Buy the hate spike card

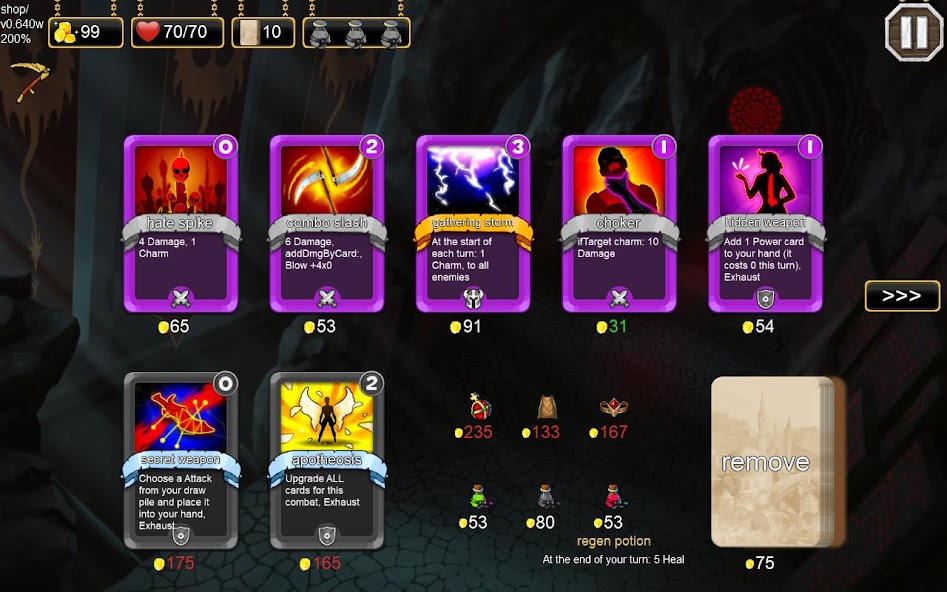[181, 223]
